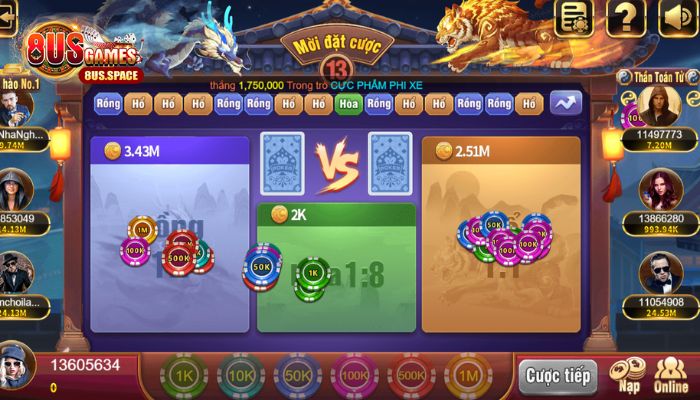Click the Cược tiếp button

(558, 377)
